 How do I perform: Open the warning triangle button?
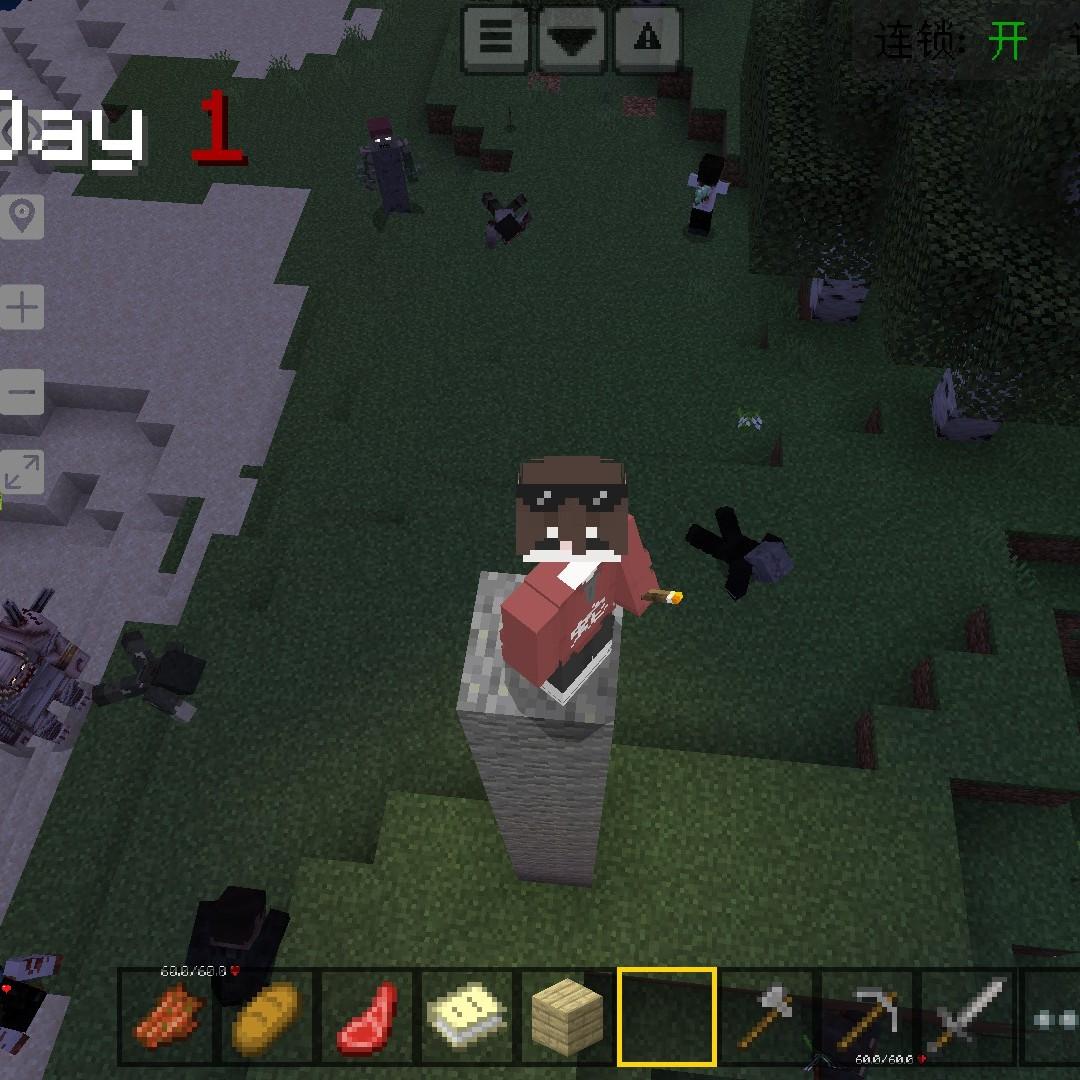[648, 39]
